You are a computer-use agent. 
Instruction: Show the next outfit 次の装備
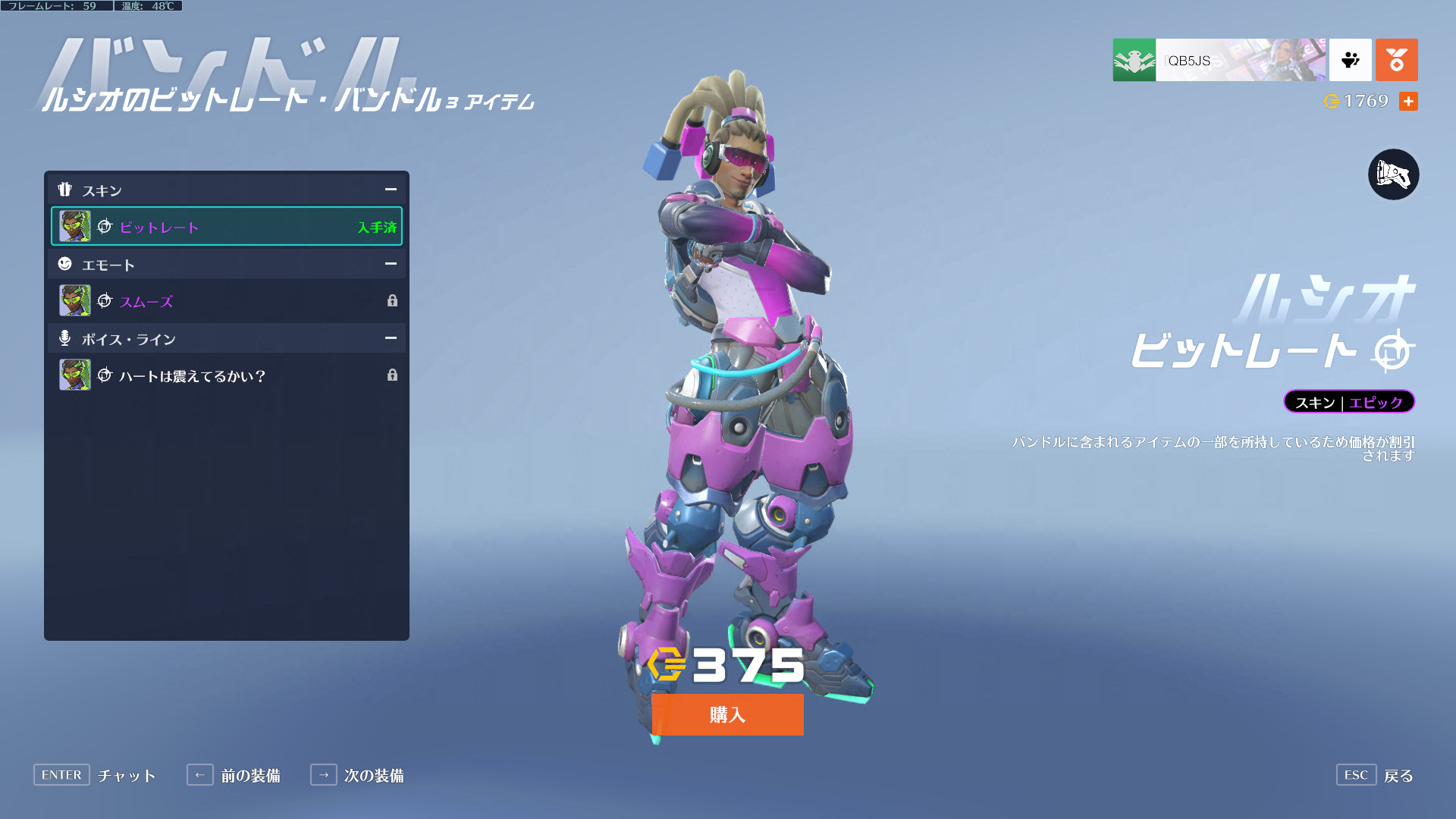click(x=357, y=775)
